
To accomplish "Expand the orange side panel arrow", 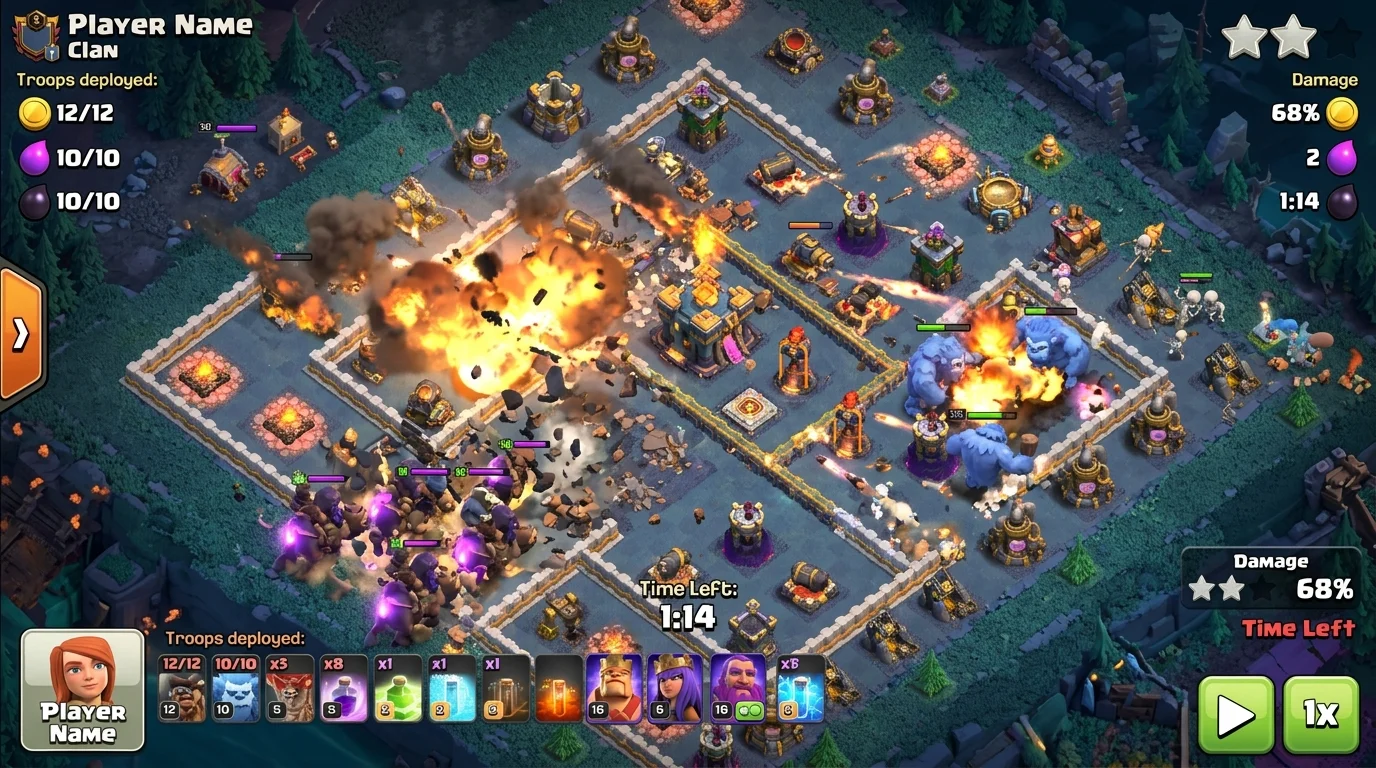I will point(20,333).
